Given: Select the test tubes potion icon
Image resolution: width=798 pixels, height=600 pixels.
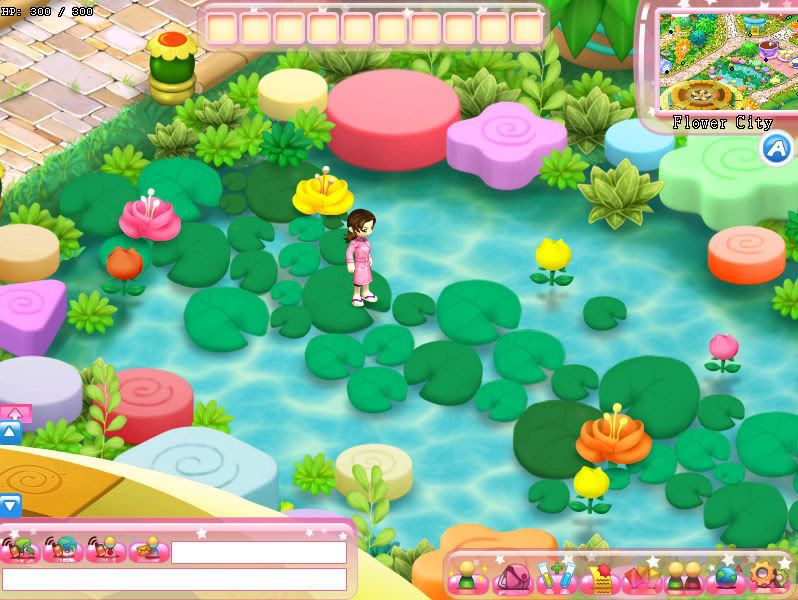Looking at the screenshot, I should (556, 577).
